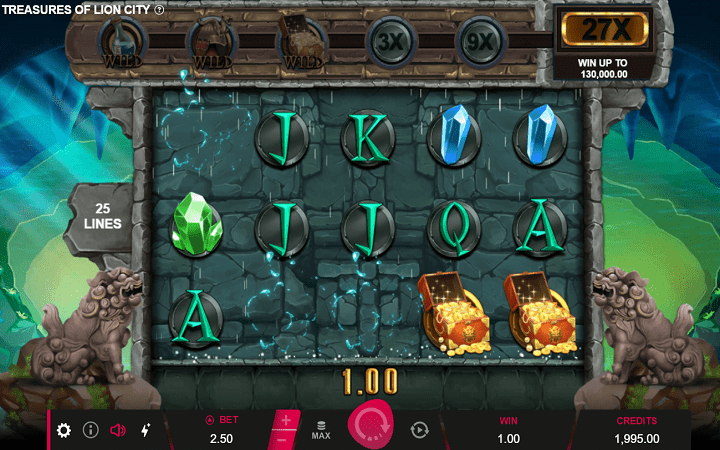Show the game info paytable
The width and height of the screenshot is (720, 450).
pos(90,430)
